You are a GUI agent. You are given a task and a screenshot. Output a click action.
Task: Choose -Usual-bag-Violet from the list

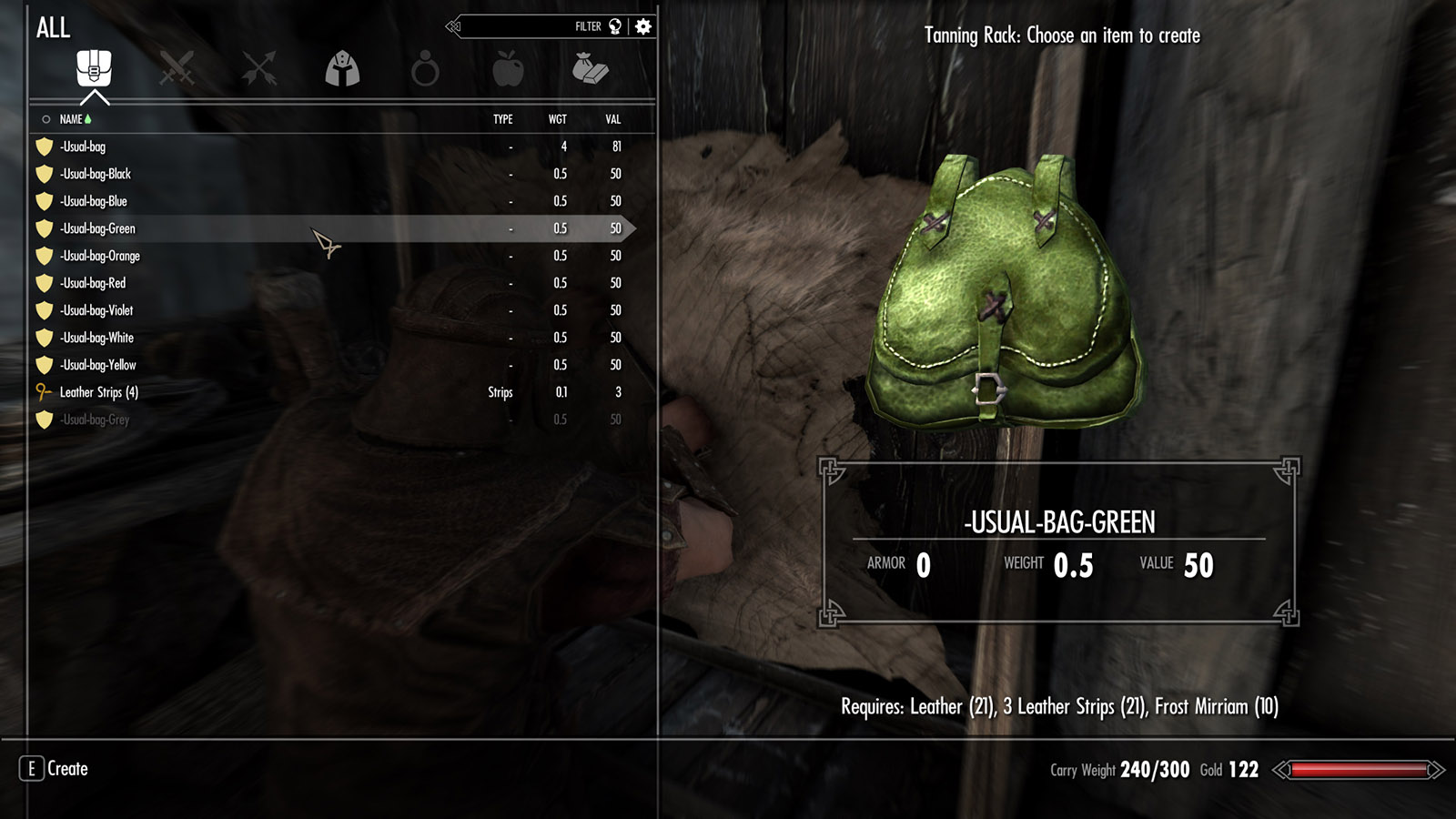[x=96, y=310]
